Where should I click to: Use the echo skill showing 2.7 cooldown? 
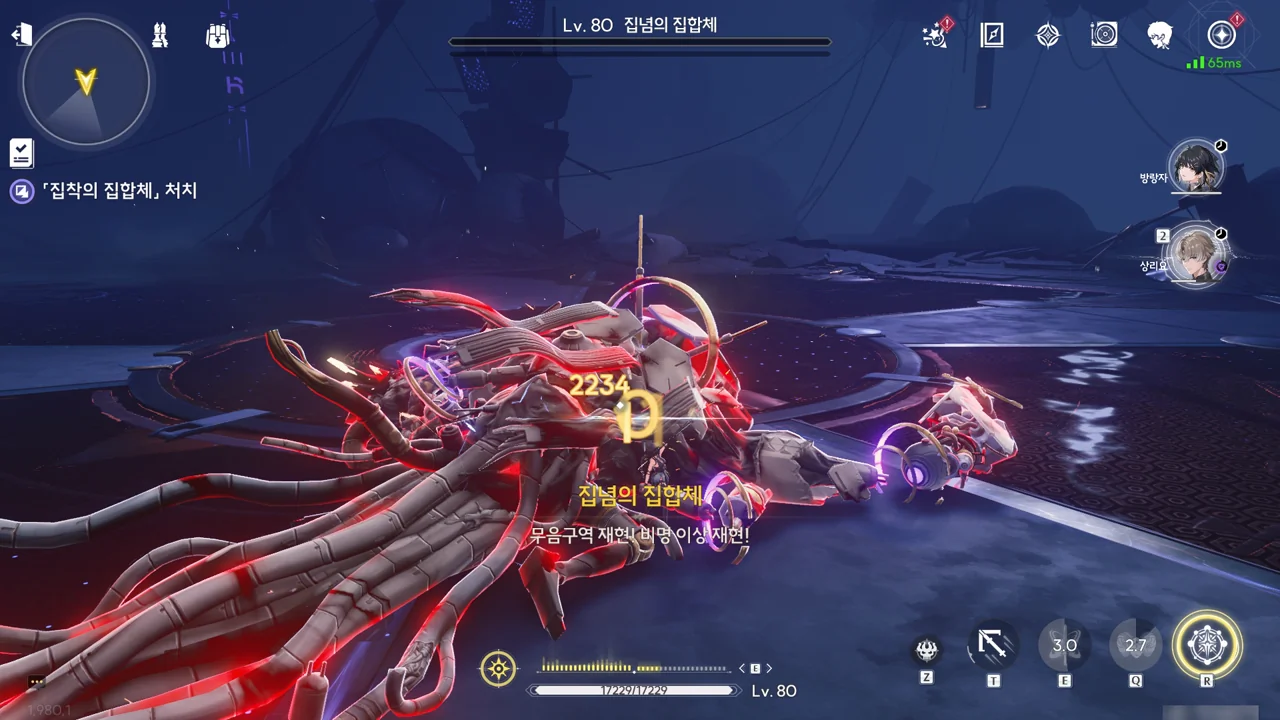click(x=1136, y=646)
